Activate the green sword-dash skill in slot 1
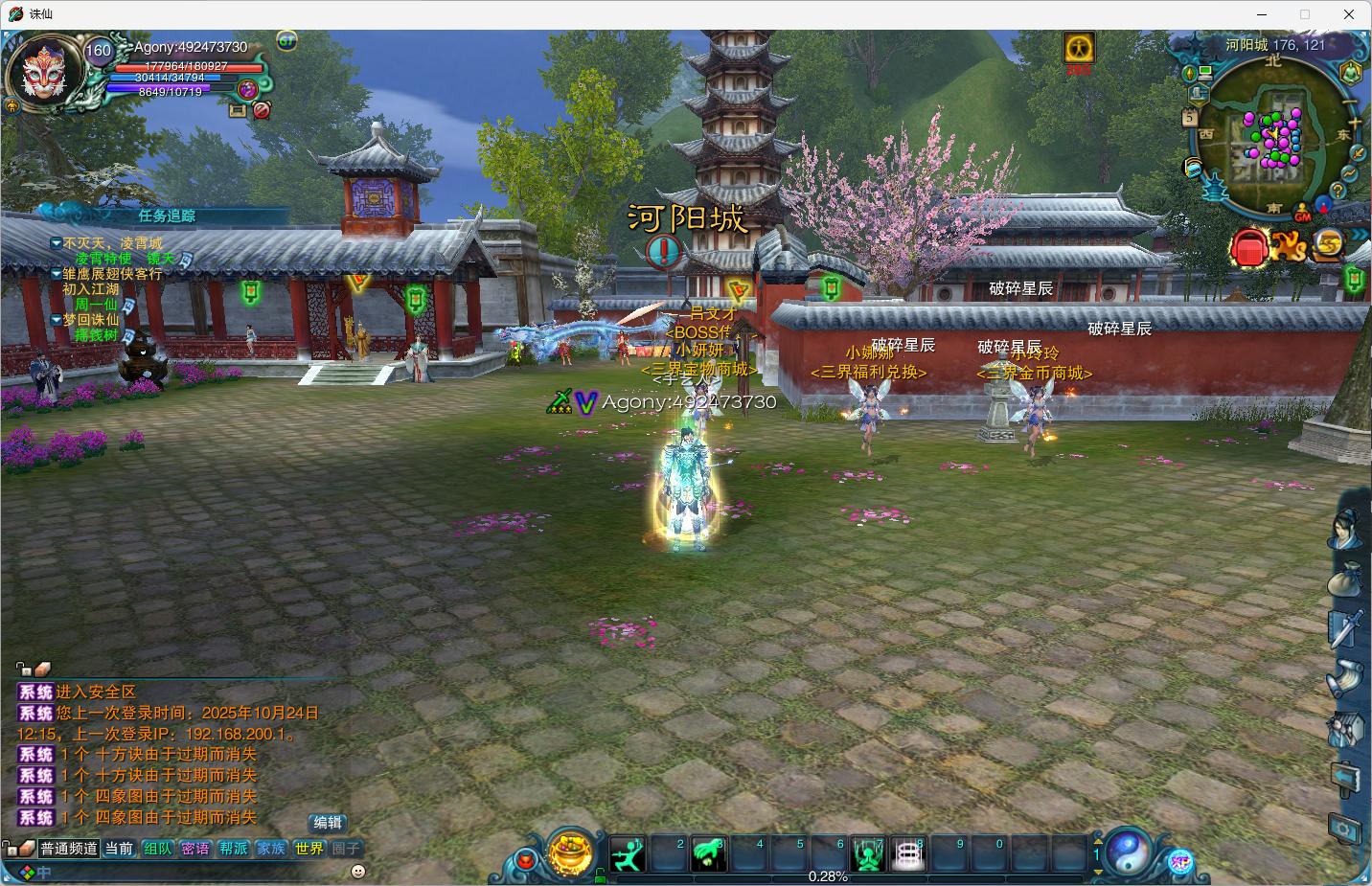The image size is (1372, 886). 628,853
